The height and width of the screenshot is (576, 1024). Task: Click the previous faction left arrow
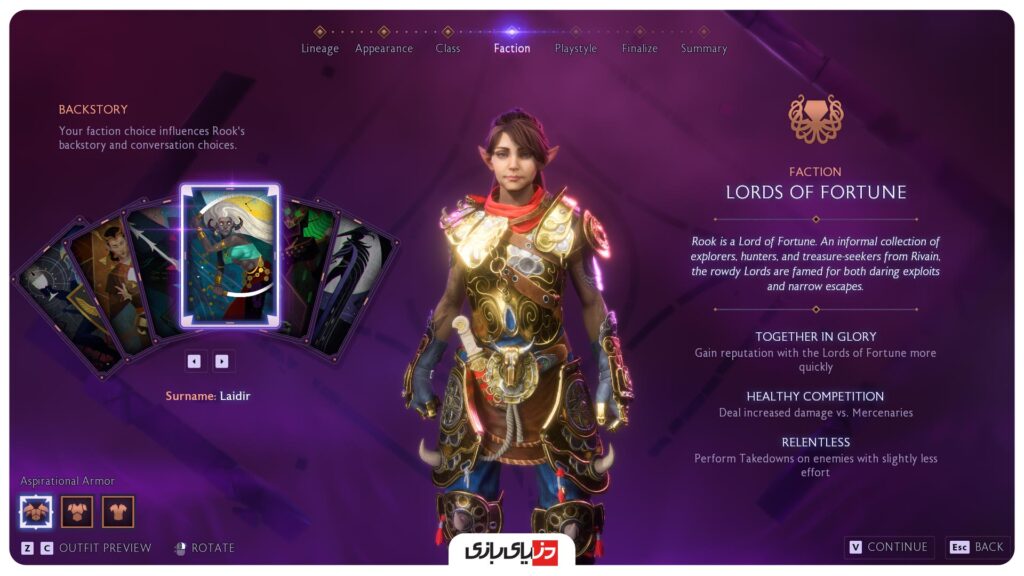tap(194, 361)
